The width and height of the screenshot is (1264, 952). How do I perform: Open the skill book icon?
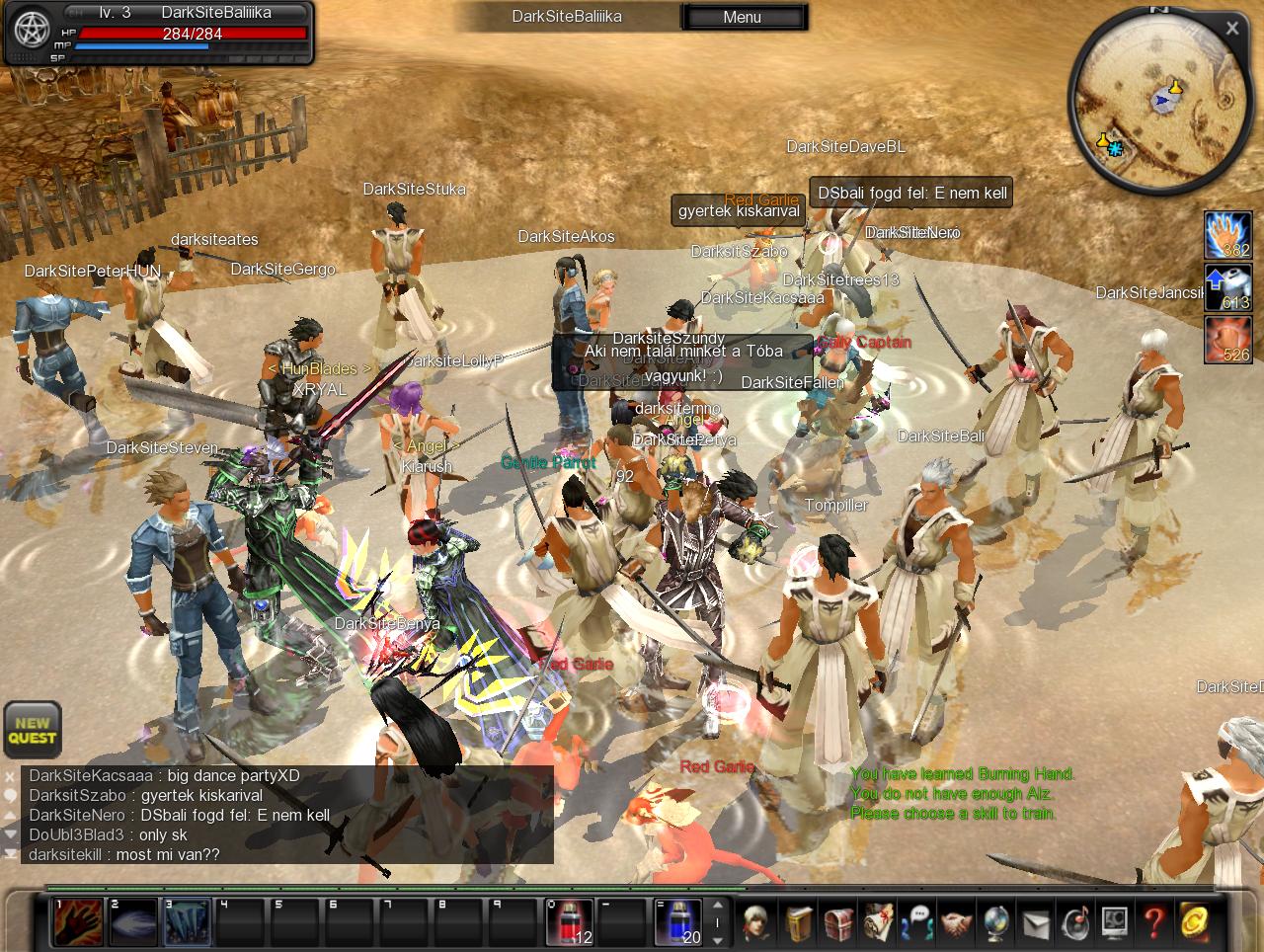[800, 922]
